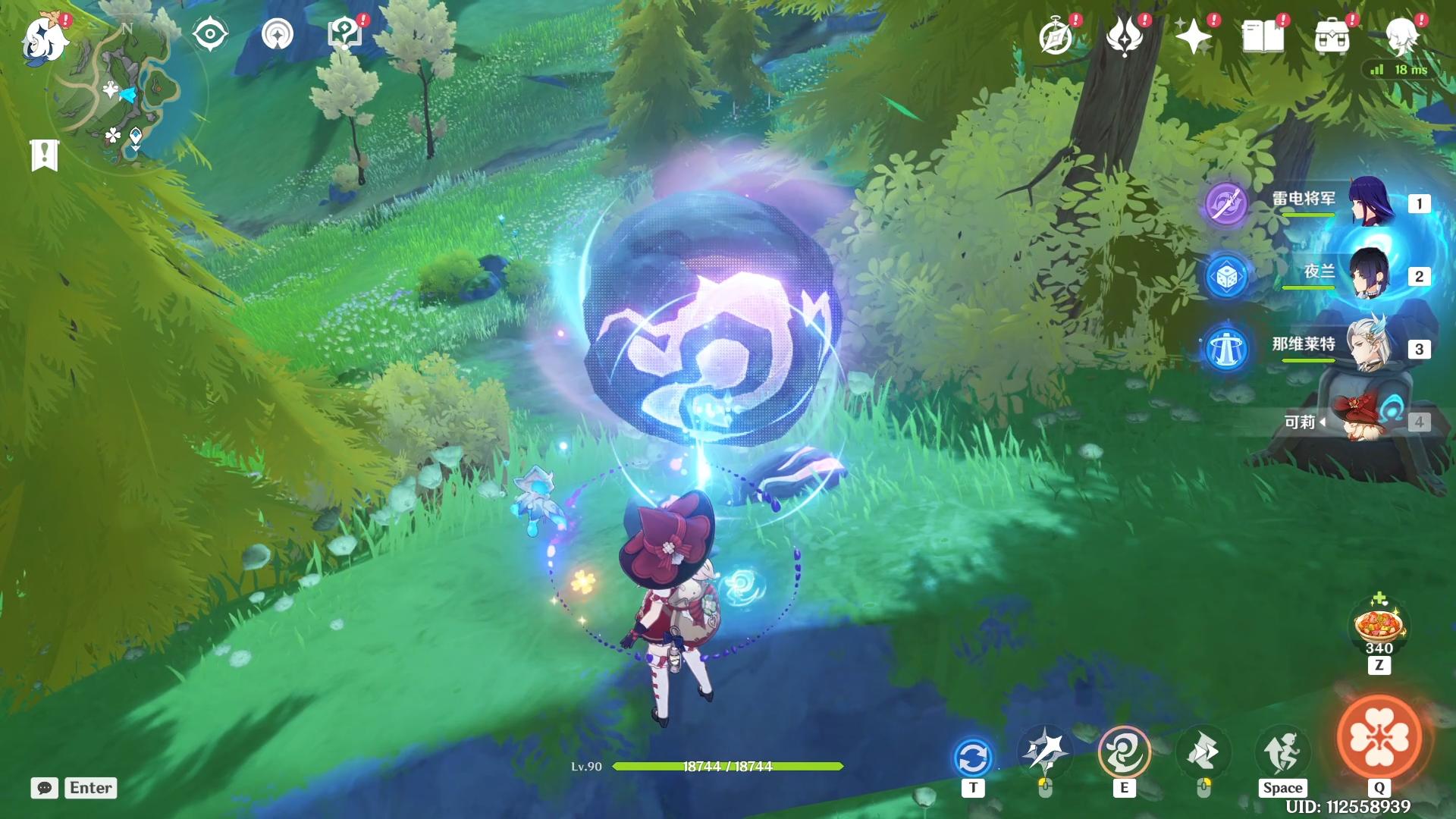Open the Paimon menu icon

click(x=45, y=38)
